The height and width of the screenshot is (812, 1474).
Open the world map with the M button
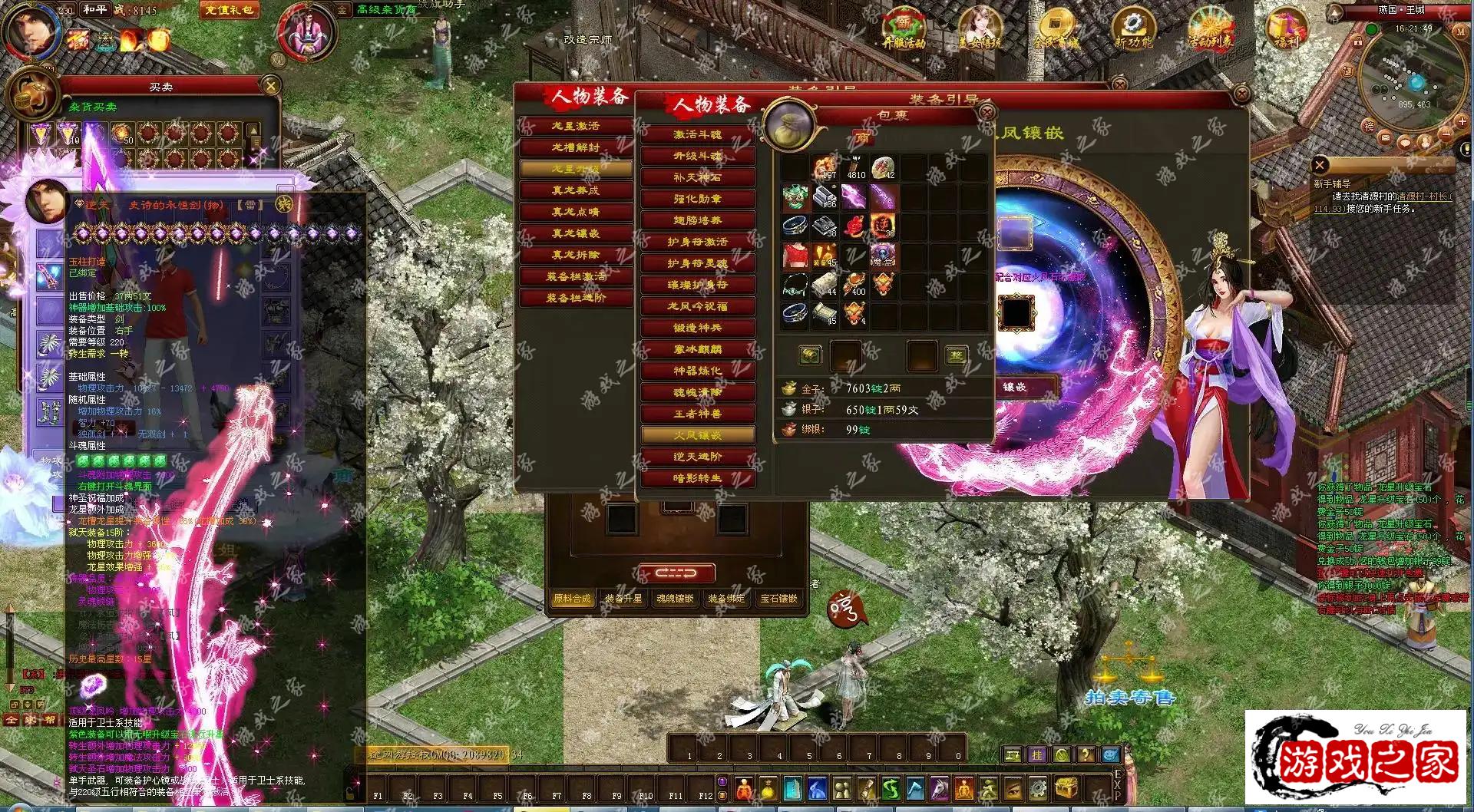[x=1460, y=32]
